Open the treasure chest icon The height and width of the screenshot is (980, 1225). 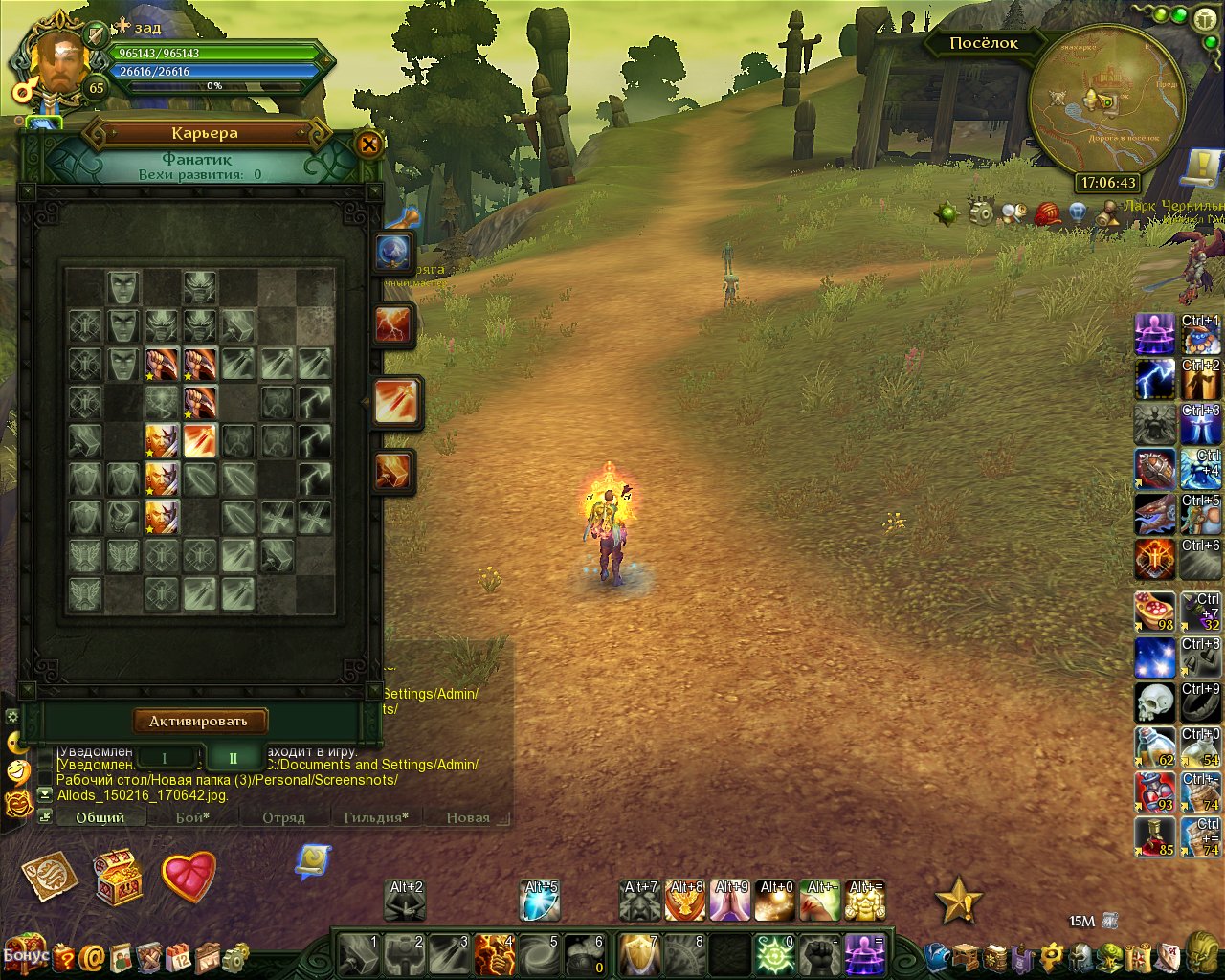[119, 876]
